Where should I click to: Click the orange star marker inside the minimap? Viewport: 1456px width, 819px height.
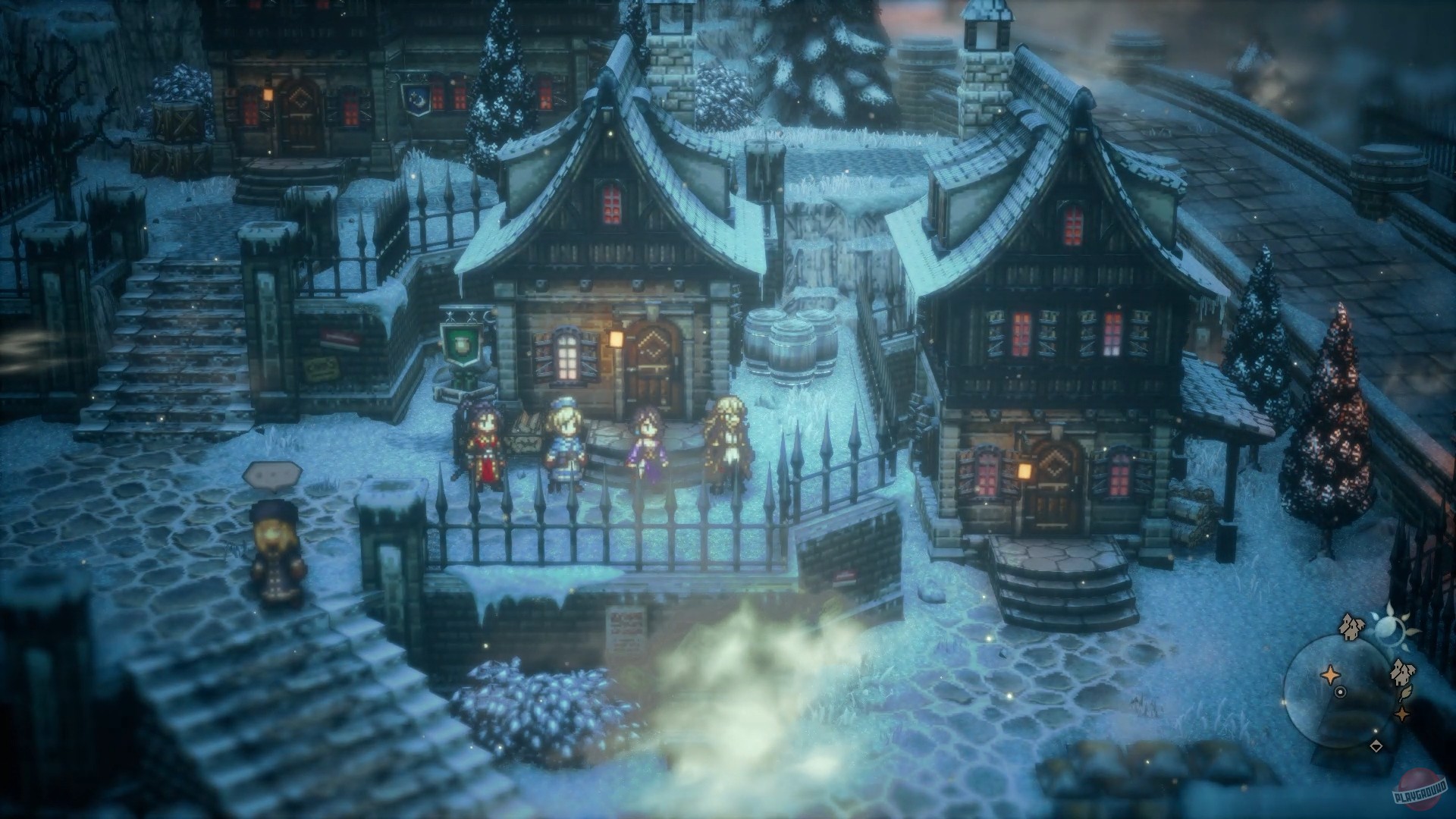(1330, 674)
